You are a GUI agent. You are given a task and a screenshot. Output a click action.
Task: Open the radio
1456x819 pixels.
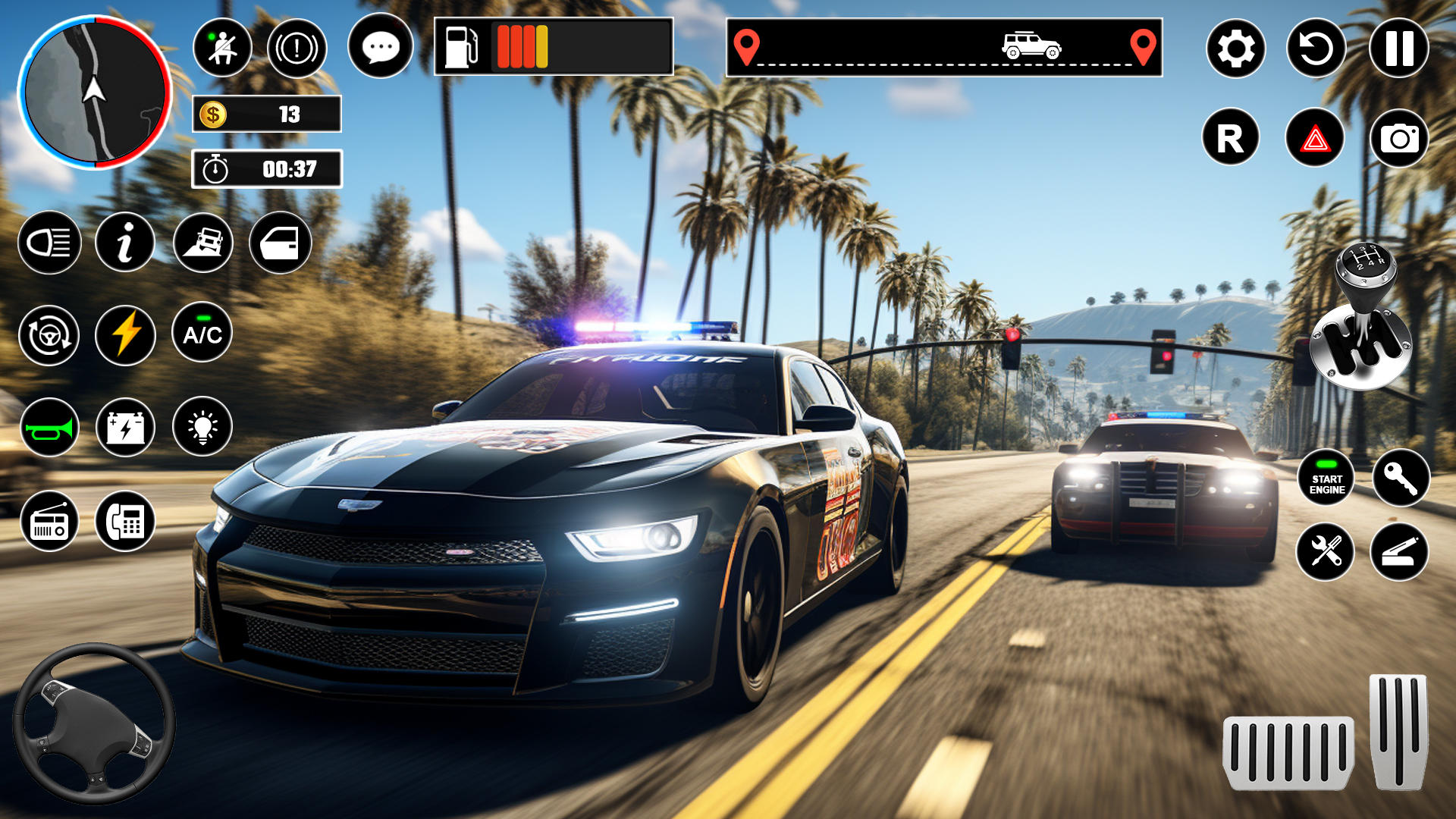click(49, 522)
